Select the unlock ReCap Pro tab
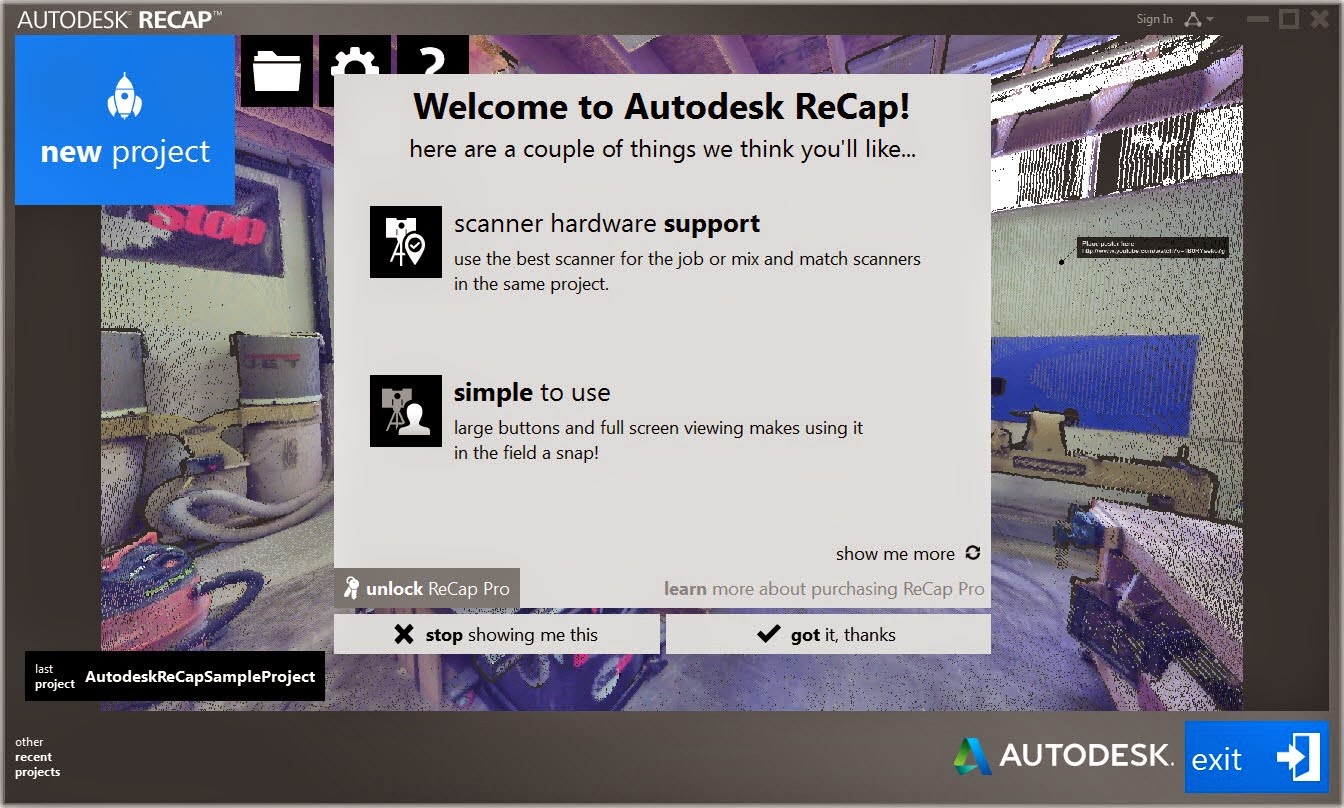The image size is (1344, 808). [x=427, y=588]
